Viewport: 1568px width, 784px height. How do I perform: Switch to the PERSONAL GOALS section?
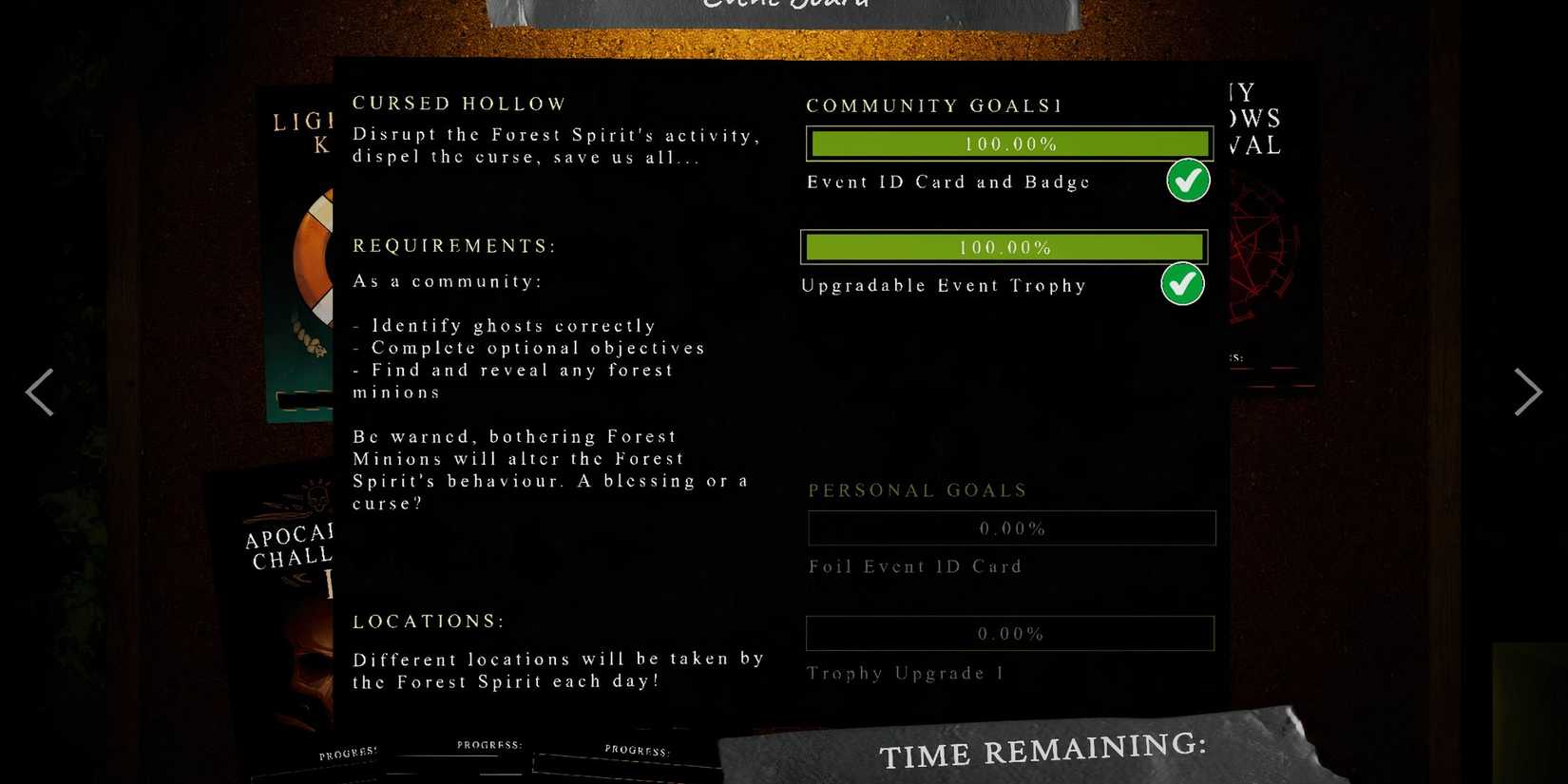coord(916,490)
